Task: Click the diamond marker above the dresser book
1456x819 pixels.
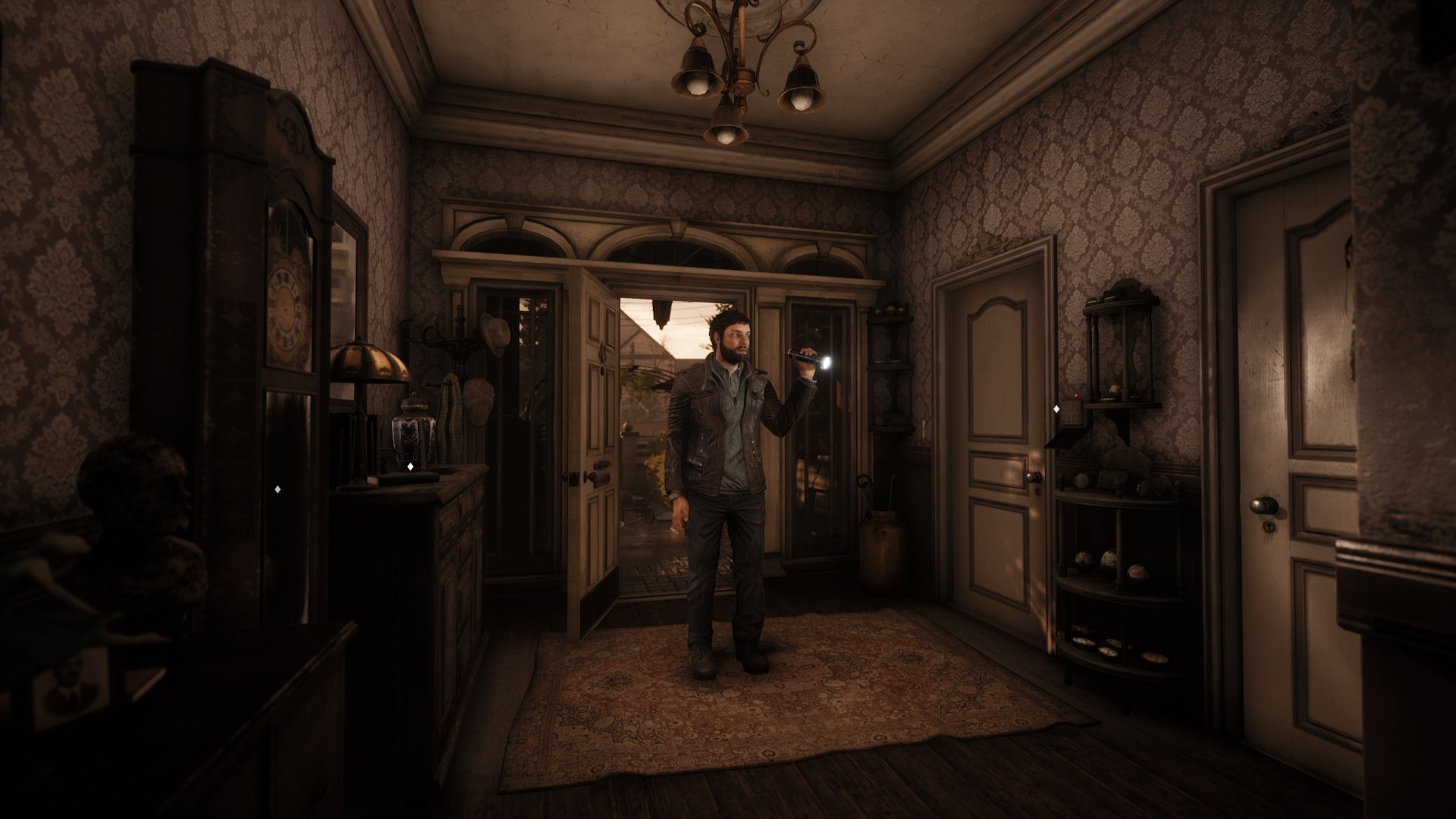Action: click(x=410, y=466)
